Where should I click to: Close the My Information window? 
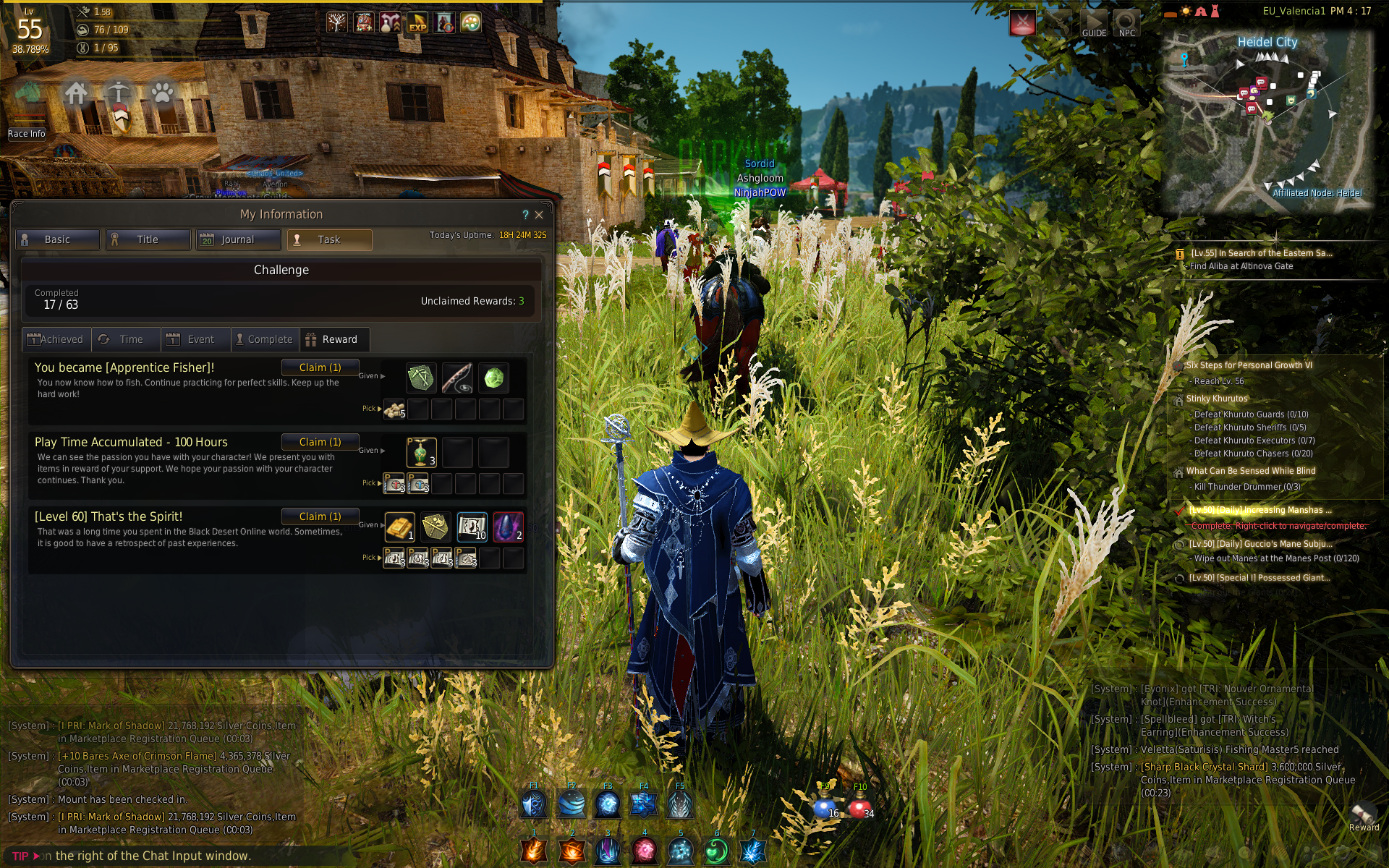pos(539,215)
